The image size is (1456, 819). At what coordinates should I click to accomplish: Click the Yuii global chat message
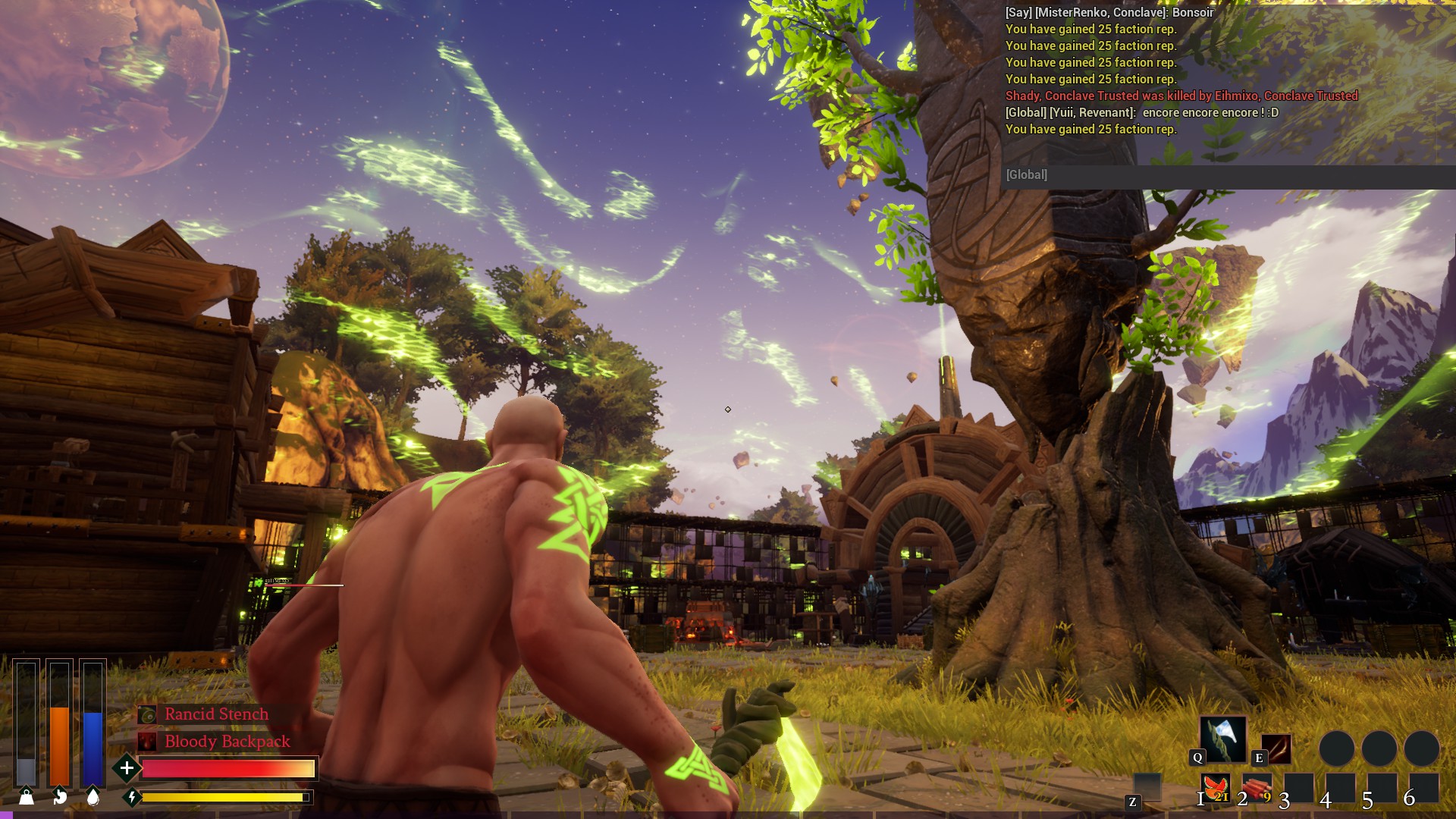tap(1141, 113)
